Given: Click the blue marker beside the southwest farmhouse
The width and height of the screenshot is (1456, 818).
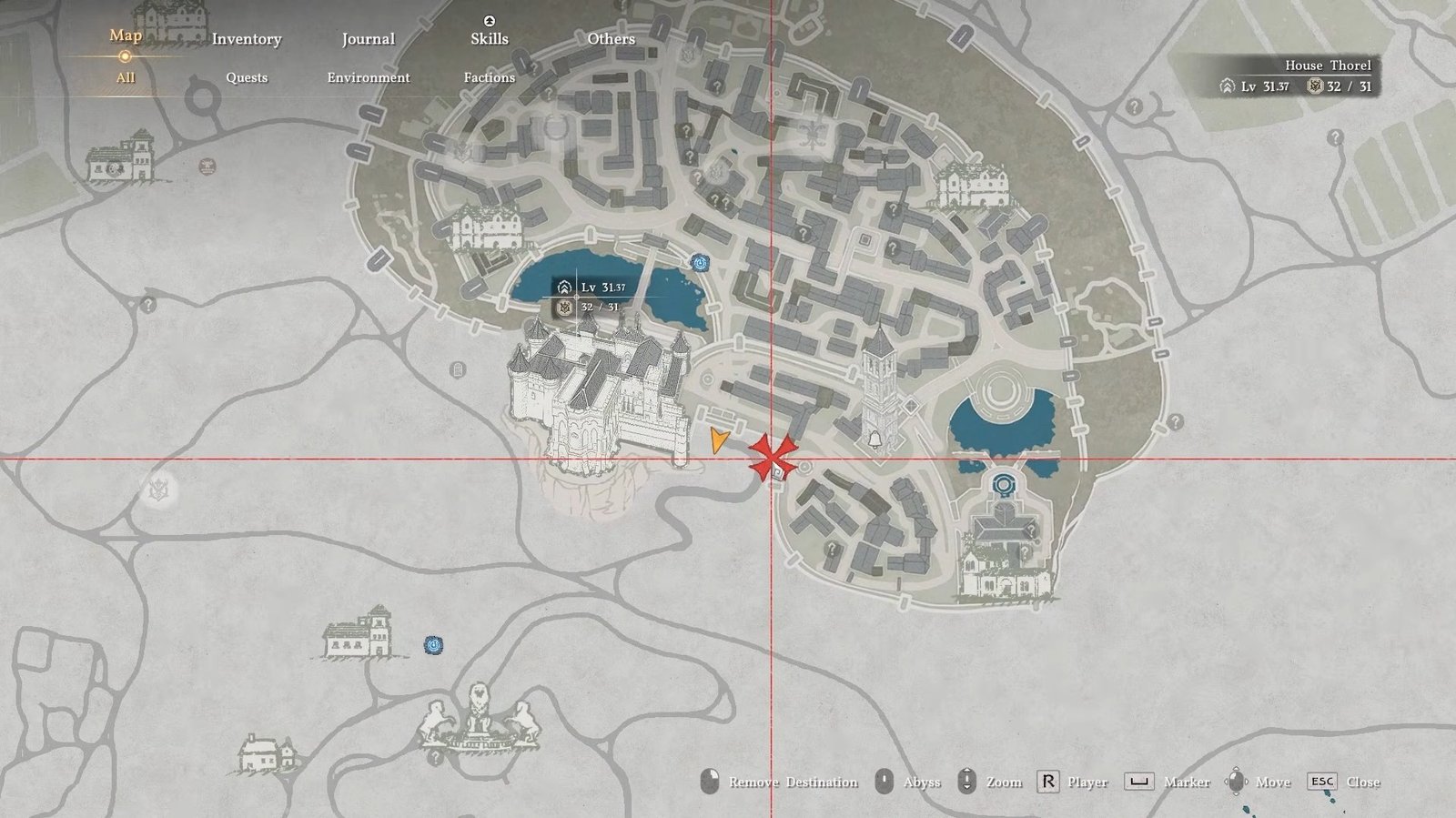Looking at the screenshot, I should (434, 644).
